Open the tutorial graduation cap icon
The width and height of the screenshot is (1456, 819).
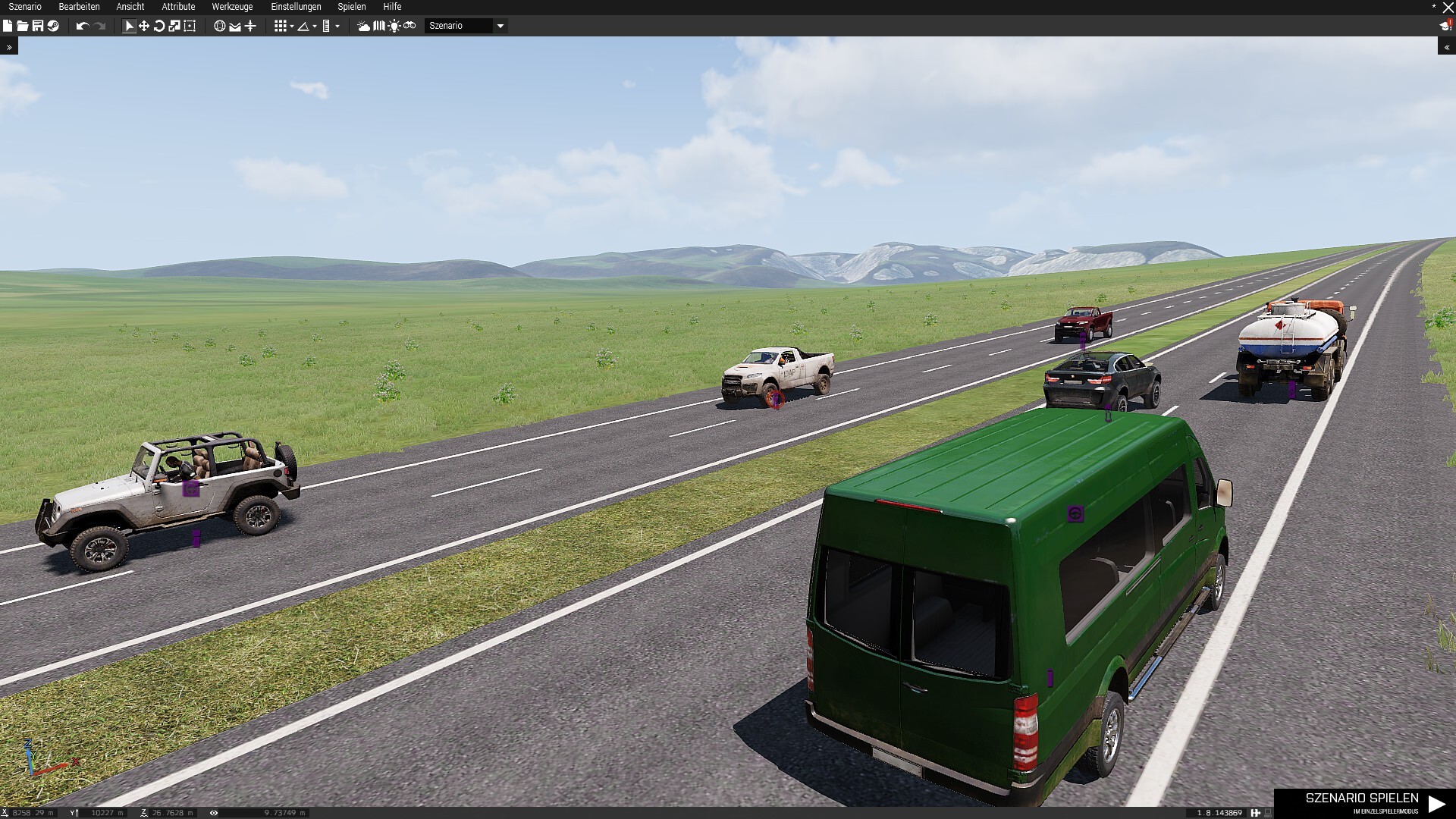1445,26
